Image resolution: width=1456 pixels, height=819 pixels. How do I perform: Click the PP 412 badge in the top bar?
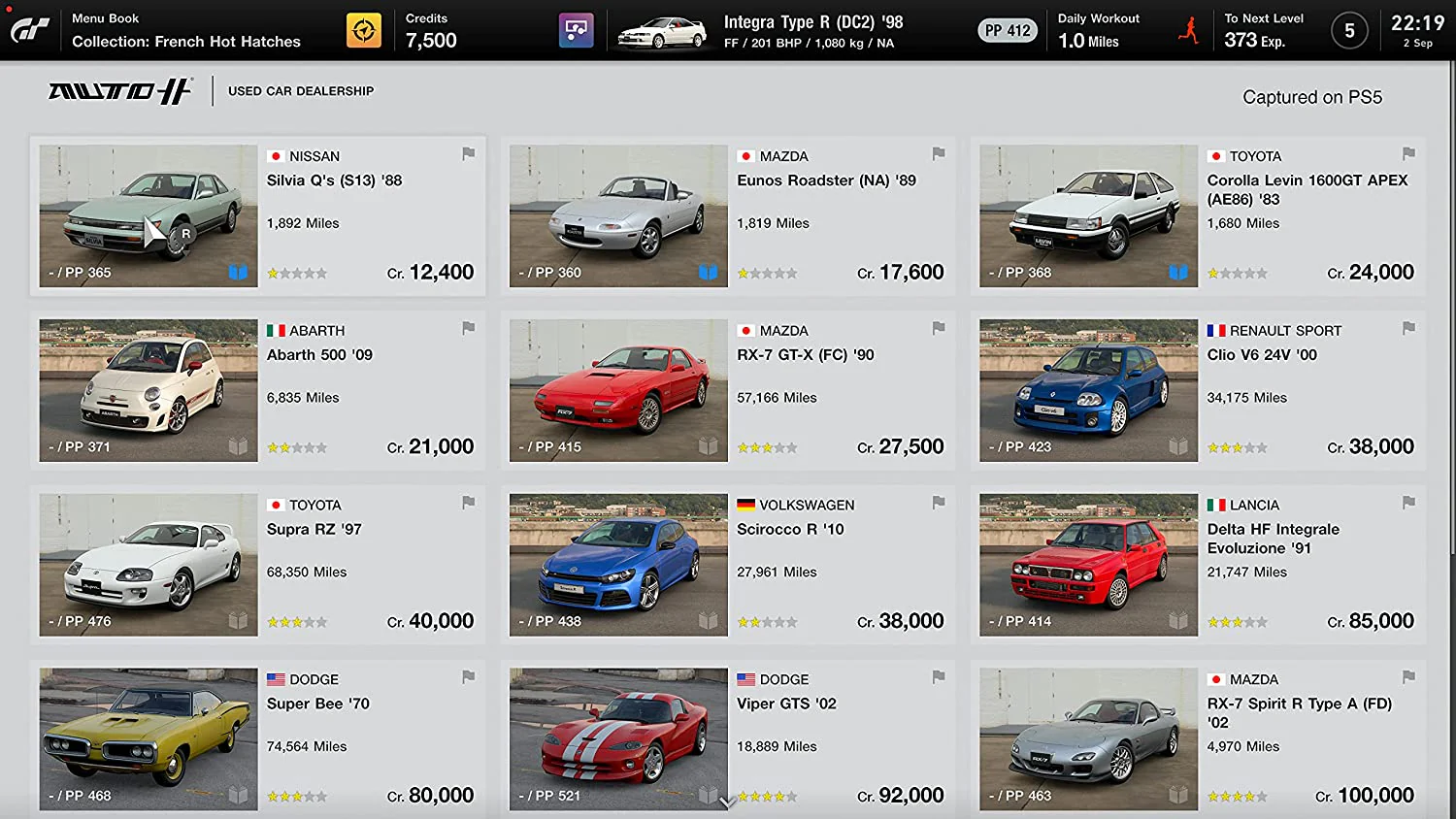tap(1007, 30)
